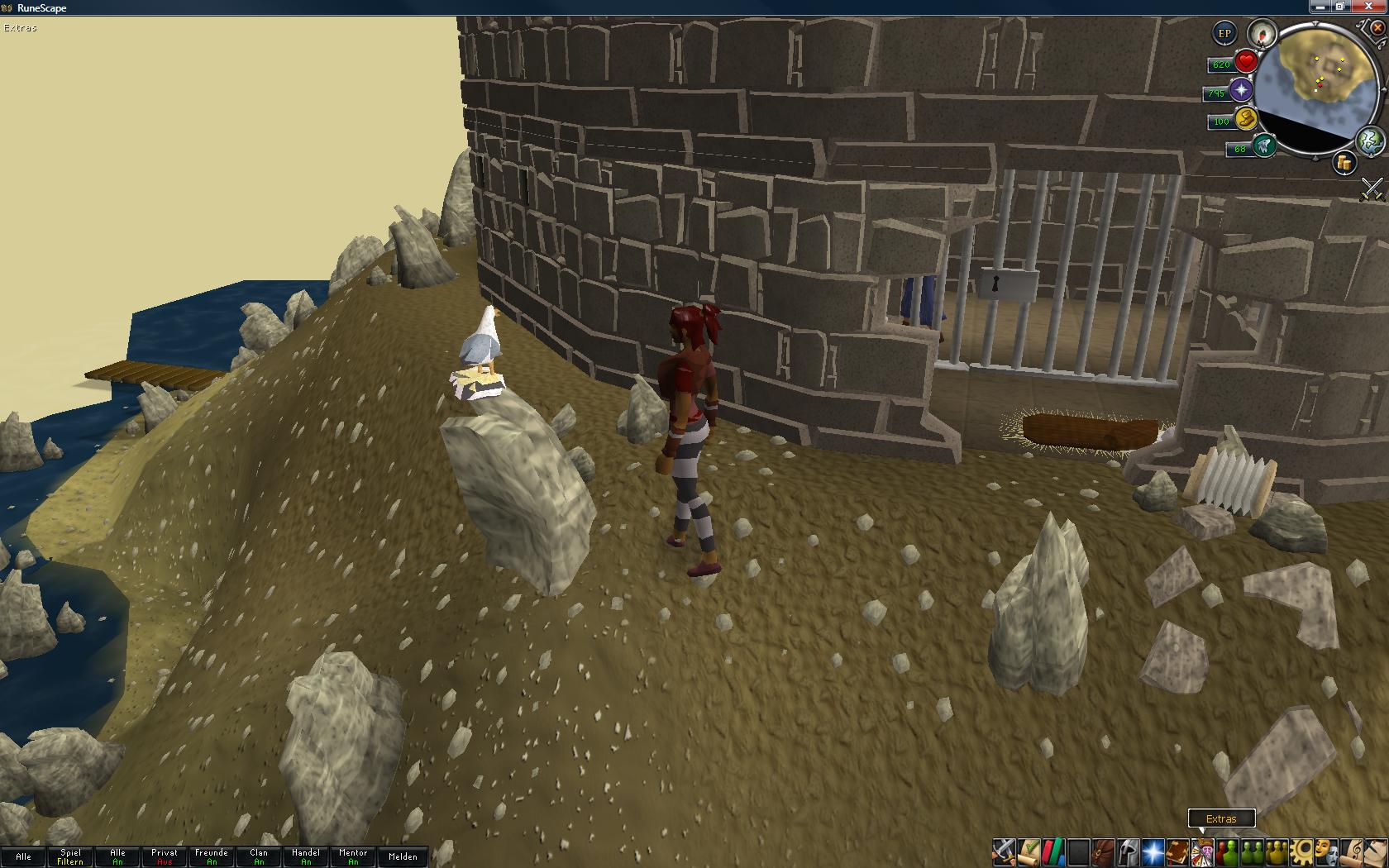The image size is (1389, 868).
Task: Toggle the Handel chat filter
Action: 306,856
